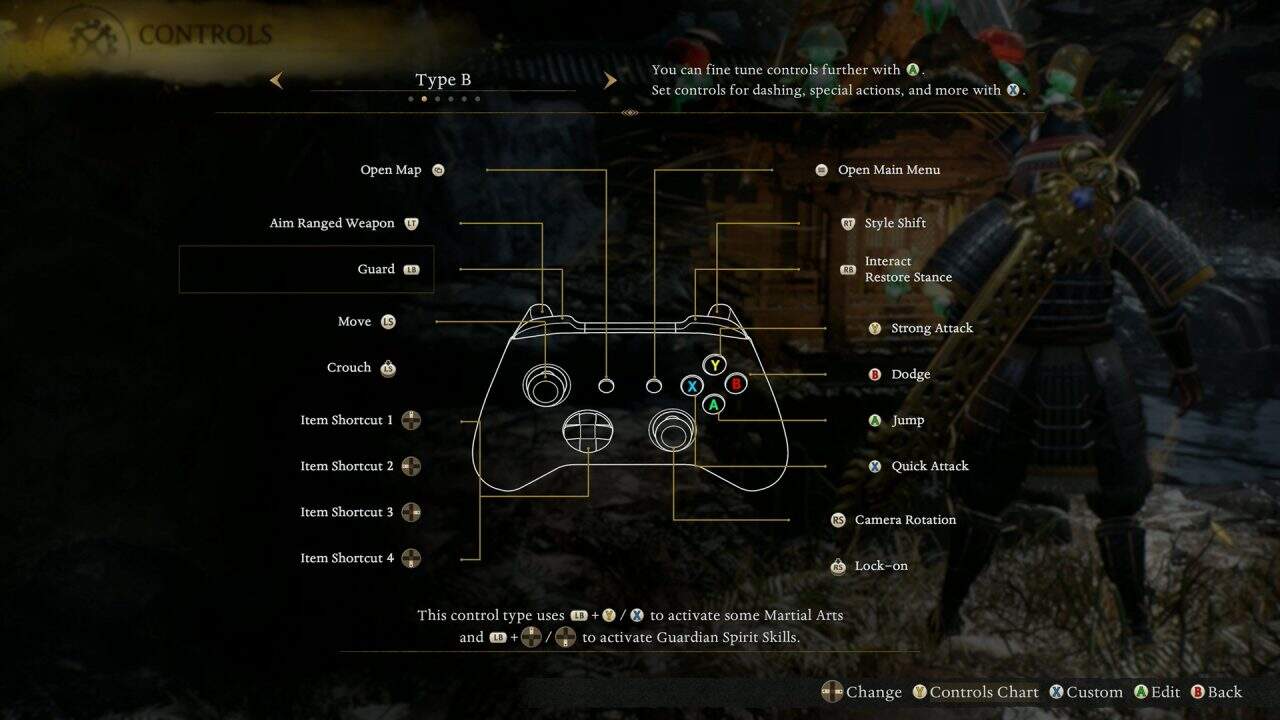1280x720 pixels.
Task: Select the Type B header
Action: pos(443,78)
